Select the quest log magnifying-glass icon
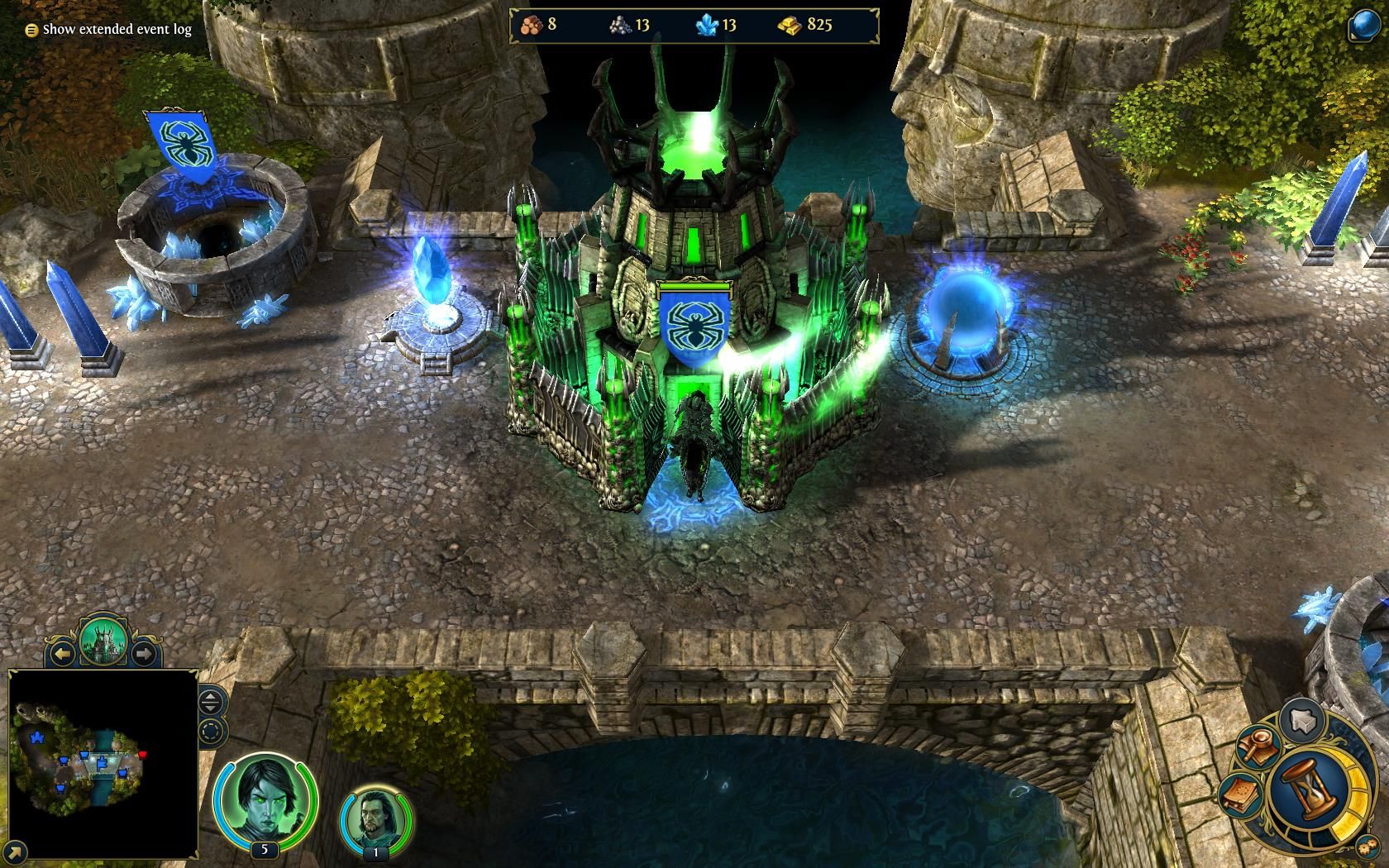 1257,745
